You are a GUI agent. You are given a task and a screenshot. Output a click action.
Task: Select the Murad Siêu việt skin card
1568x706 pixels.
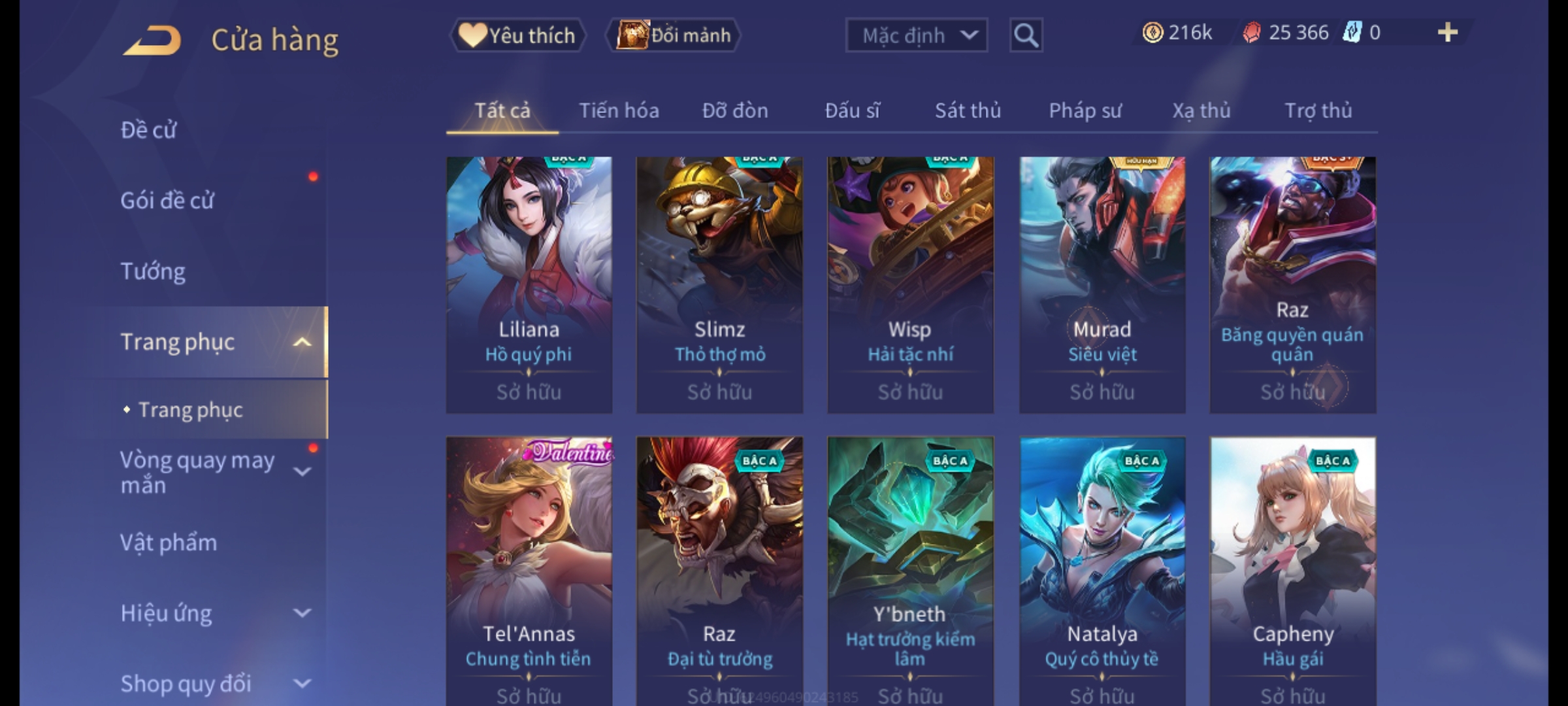[1102, 284]
